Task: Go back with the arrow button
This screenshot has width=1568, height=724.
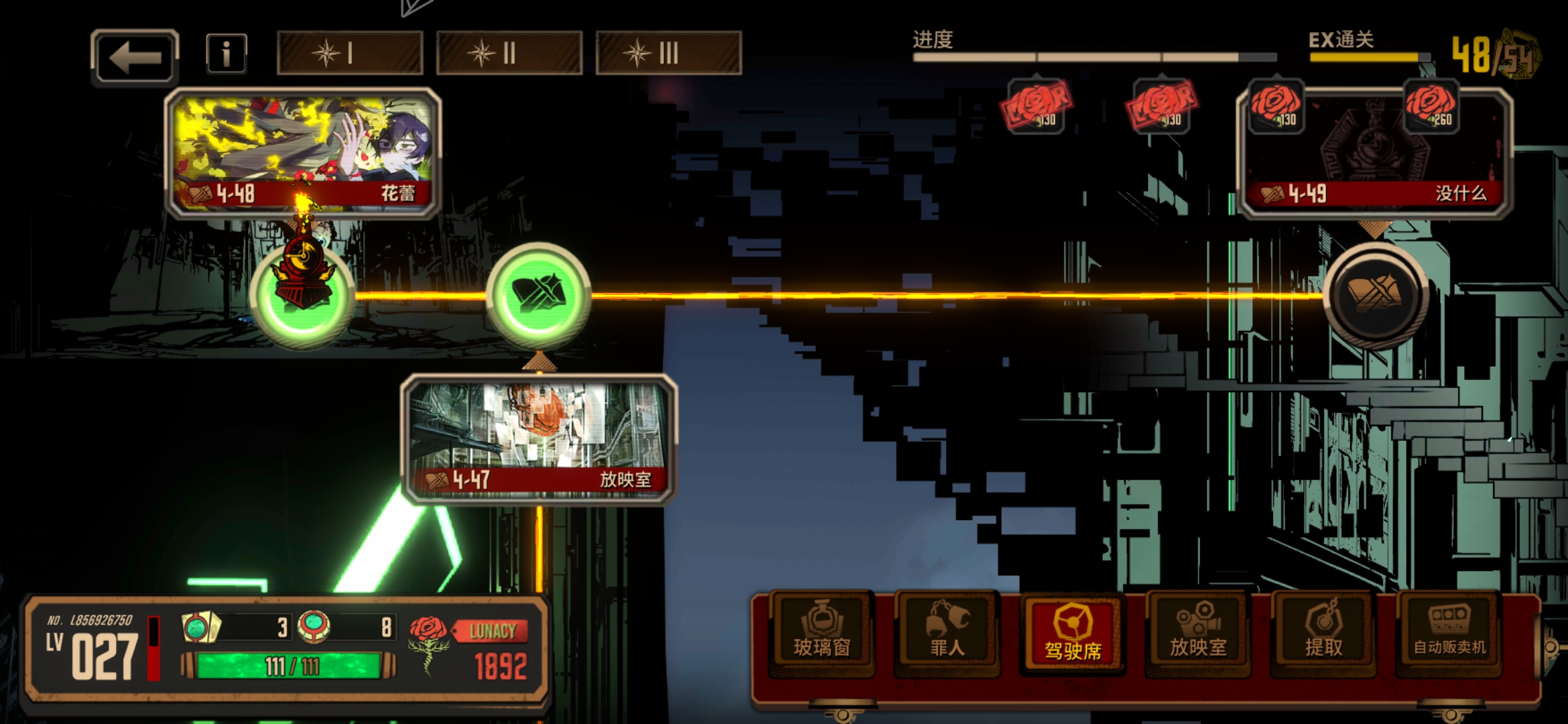Action: click(x=135, y=57)
